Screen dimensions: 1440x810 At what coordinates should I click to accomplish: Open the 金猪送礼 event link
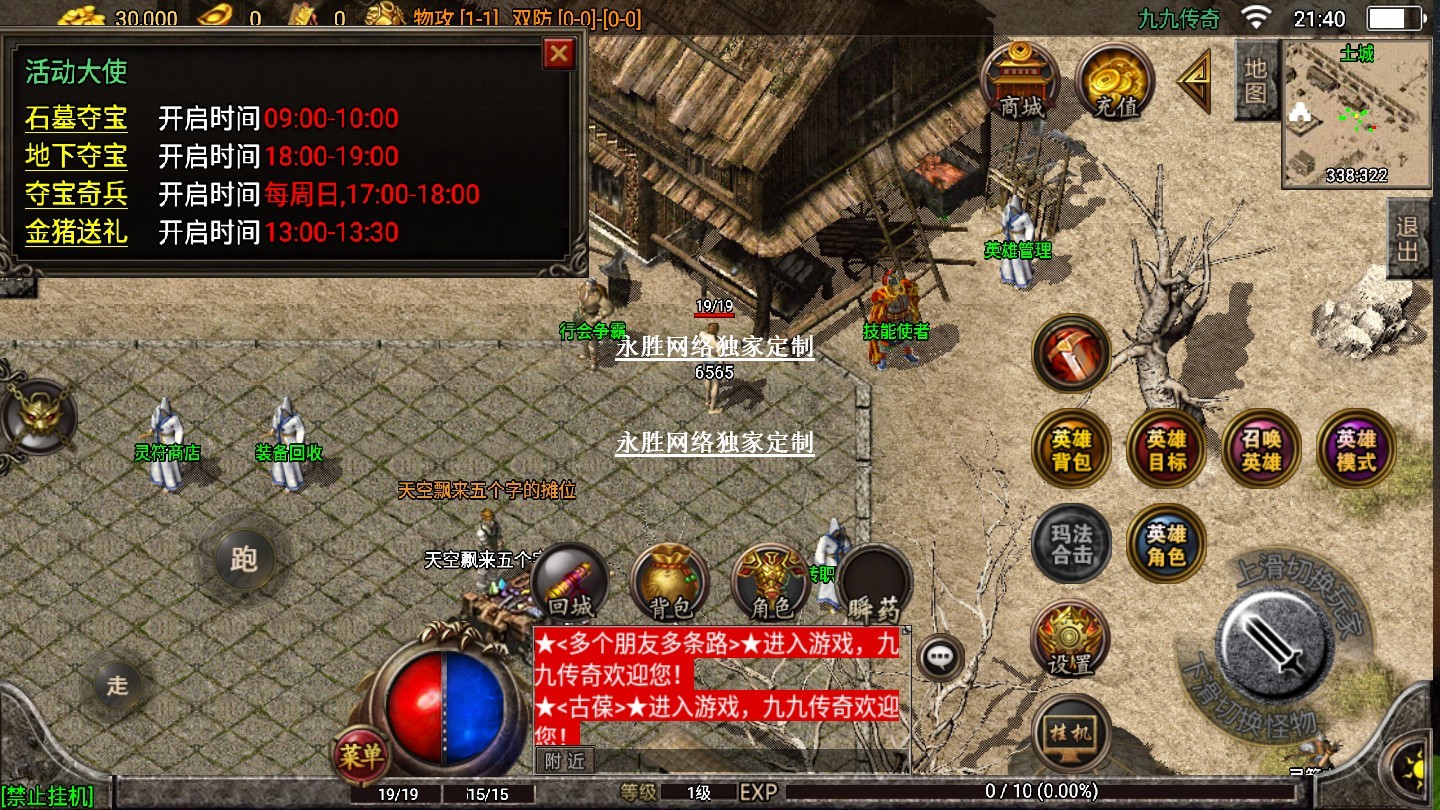pyautogui.click(x=76, y=232)
